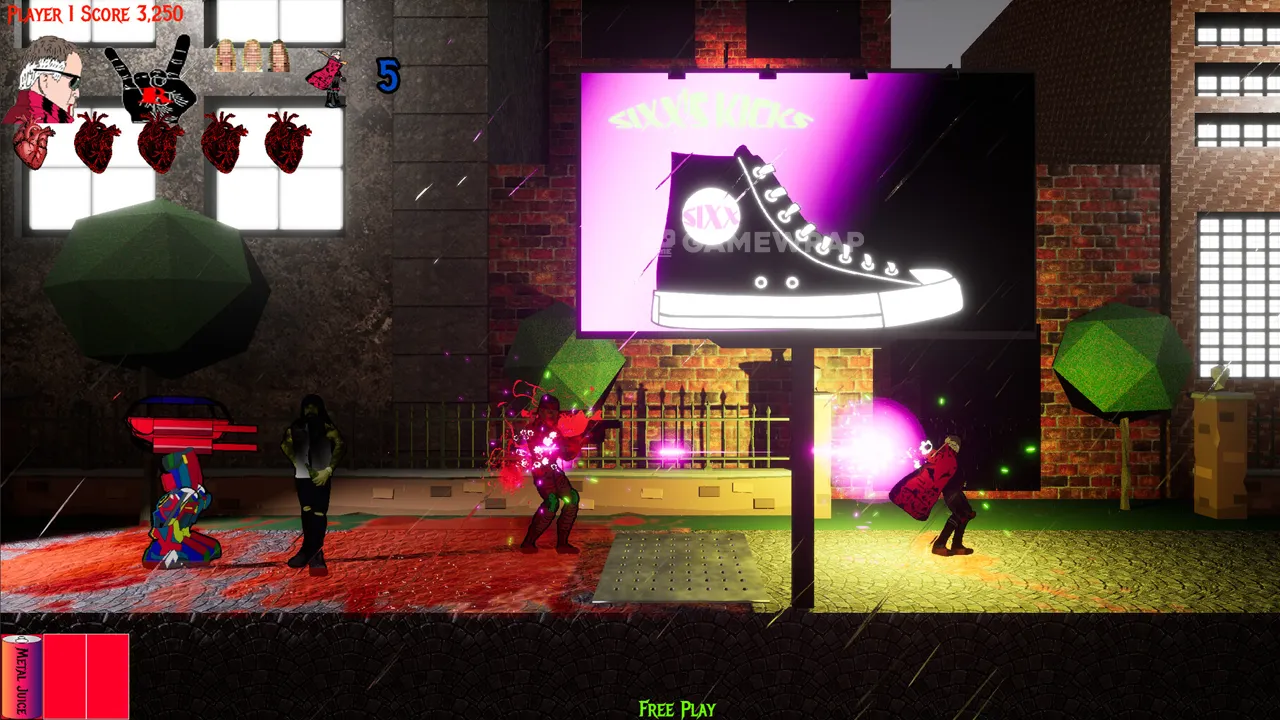1280x720 pixels.
Task: Click the red caped character icon
Action: pyautogui.click(x=328, y=76)
